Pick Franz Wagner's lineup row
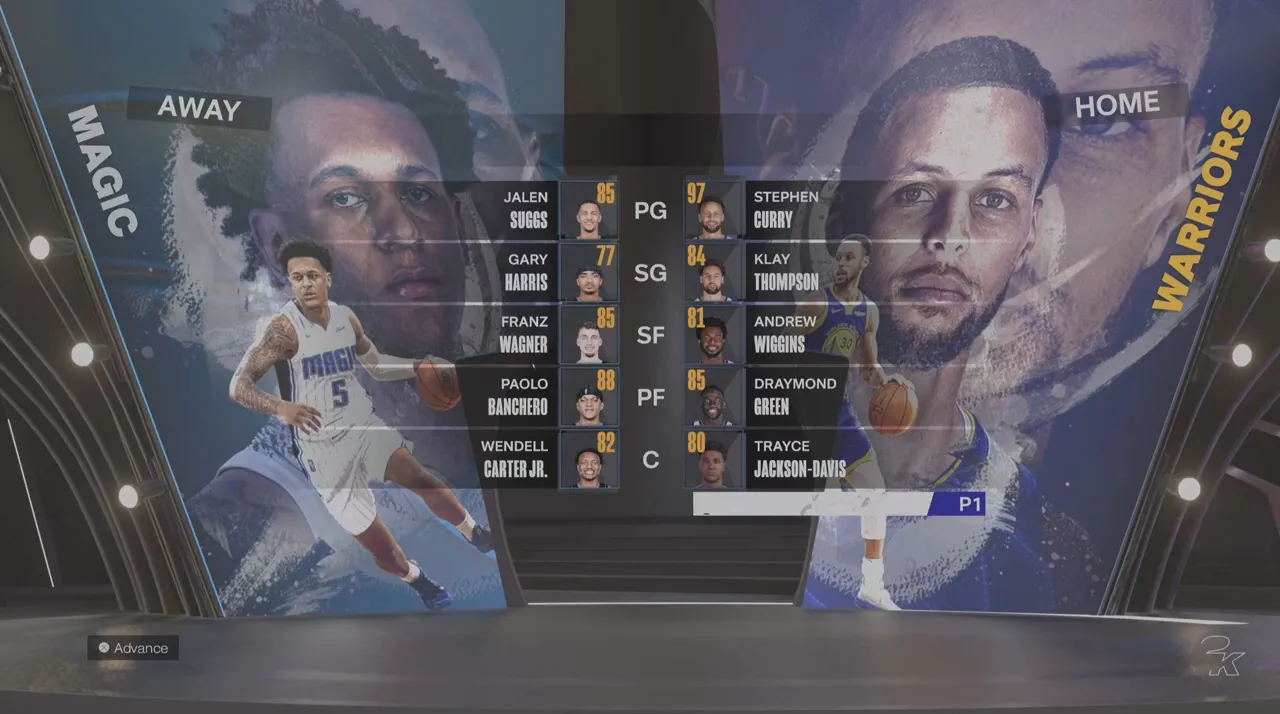The width and height of the screenshot is (1280, 714). pos(540,334)
